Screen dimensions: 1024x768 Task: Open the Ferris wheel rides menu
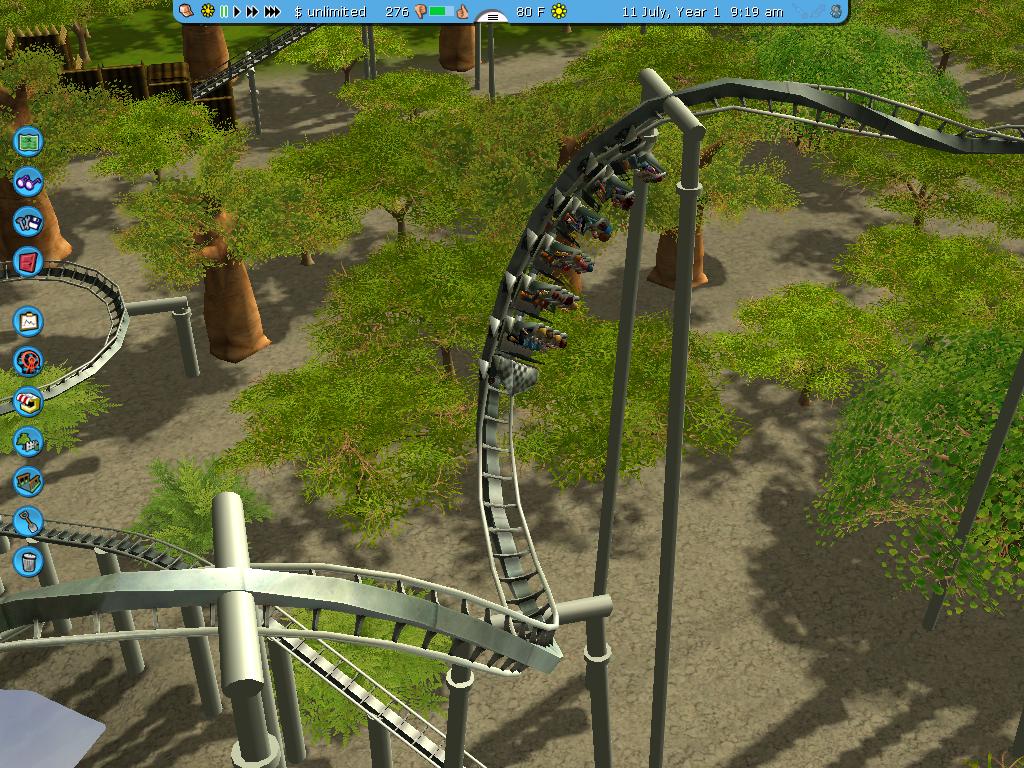click(x=29, y=361)
